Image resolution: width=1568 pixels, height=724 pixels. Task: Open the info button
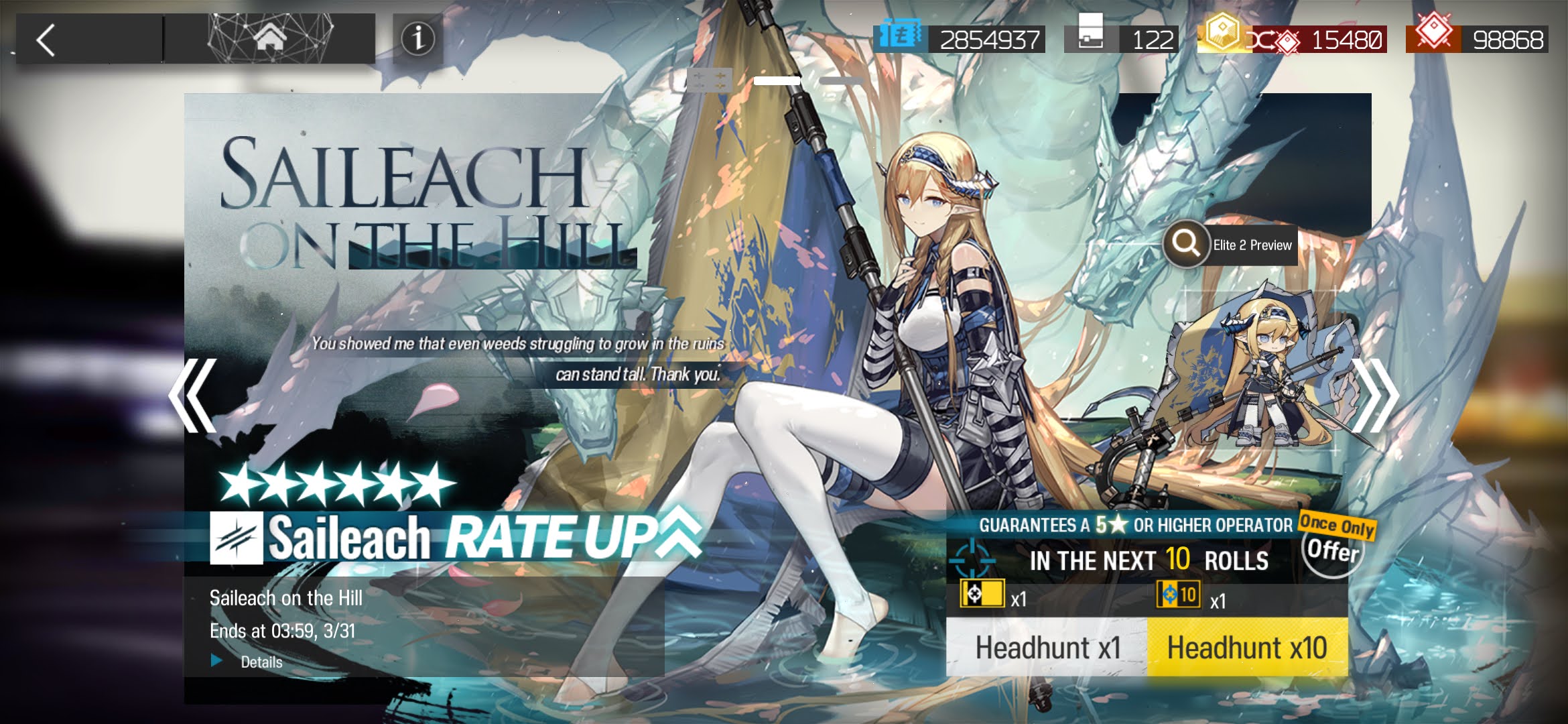[417, 39]
